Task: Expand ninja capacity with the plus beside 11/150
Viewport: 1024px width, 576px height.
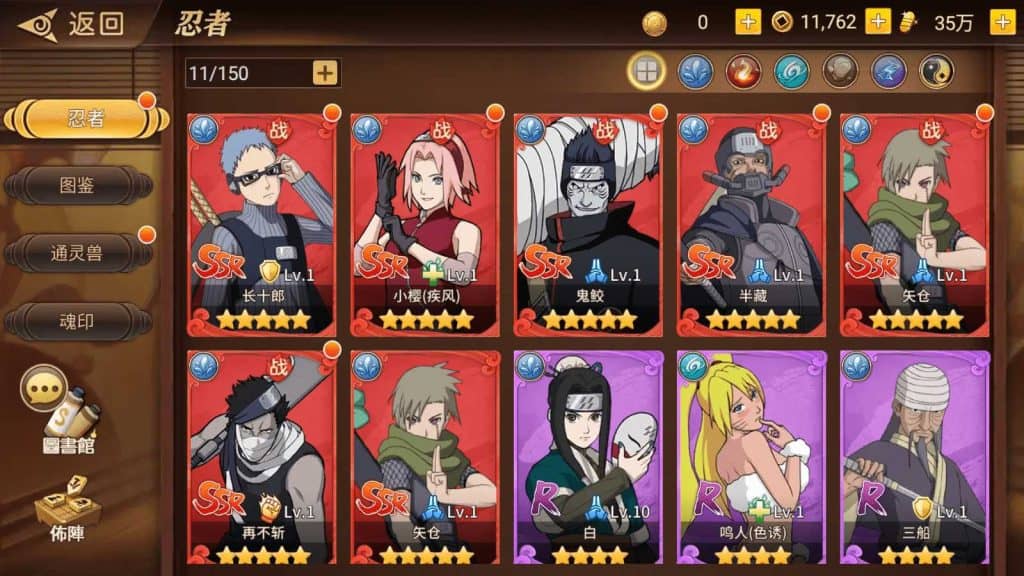Action: (325, 73)
